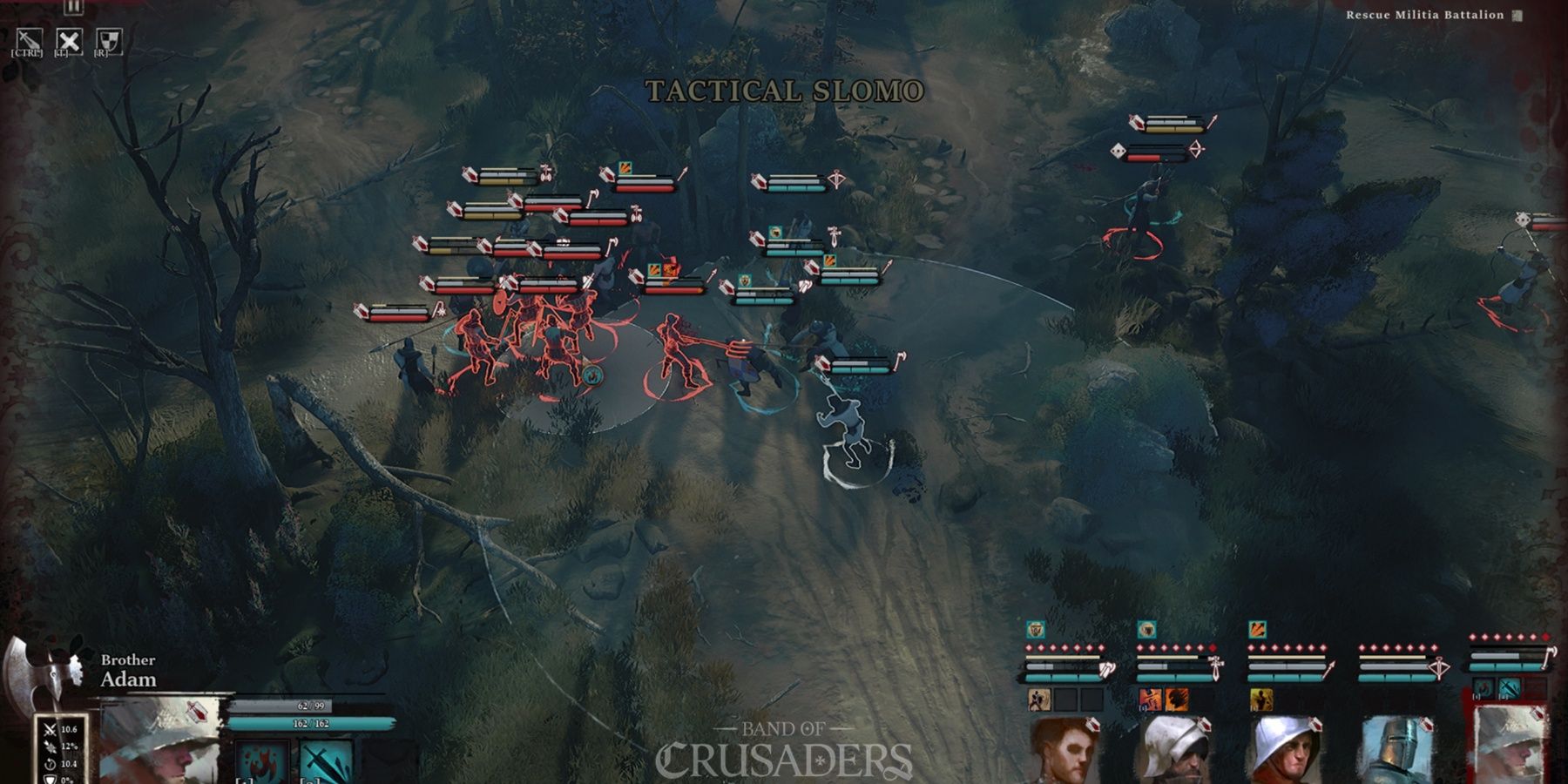Image resolution: width=1568 pixels, height=784 pixels.
Task: Click the Rescue Militia Battalion objective text
Action: tap(1426, 15)
